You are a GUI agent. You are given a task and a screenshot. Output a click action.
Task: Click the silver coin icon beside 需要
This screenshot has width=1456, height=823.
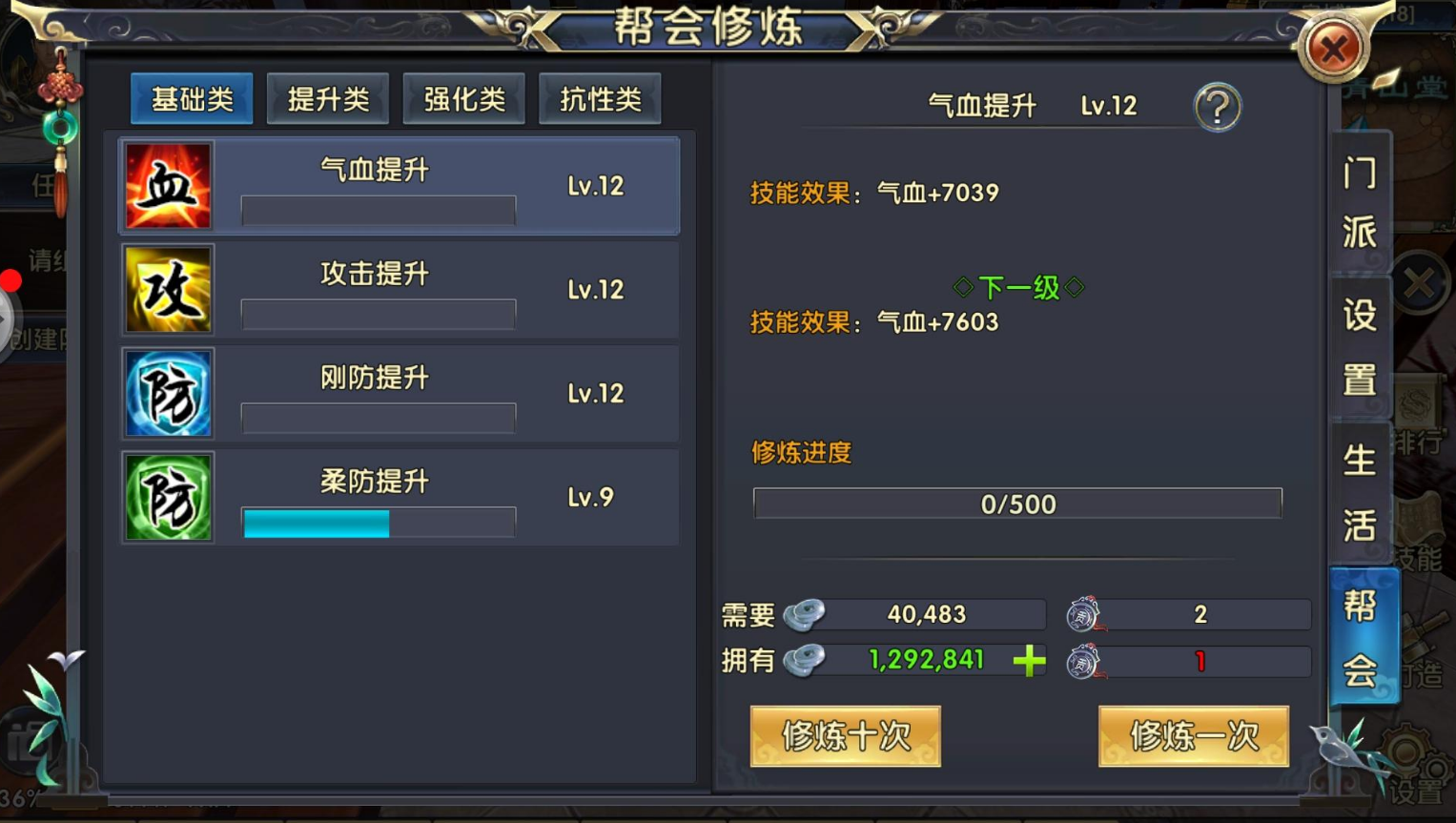pyautogui.click(x=804, y=614)
